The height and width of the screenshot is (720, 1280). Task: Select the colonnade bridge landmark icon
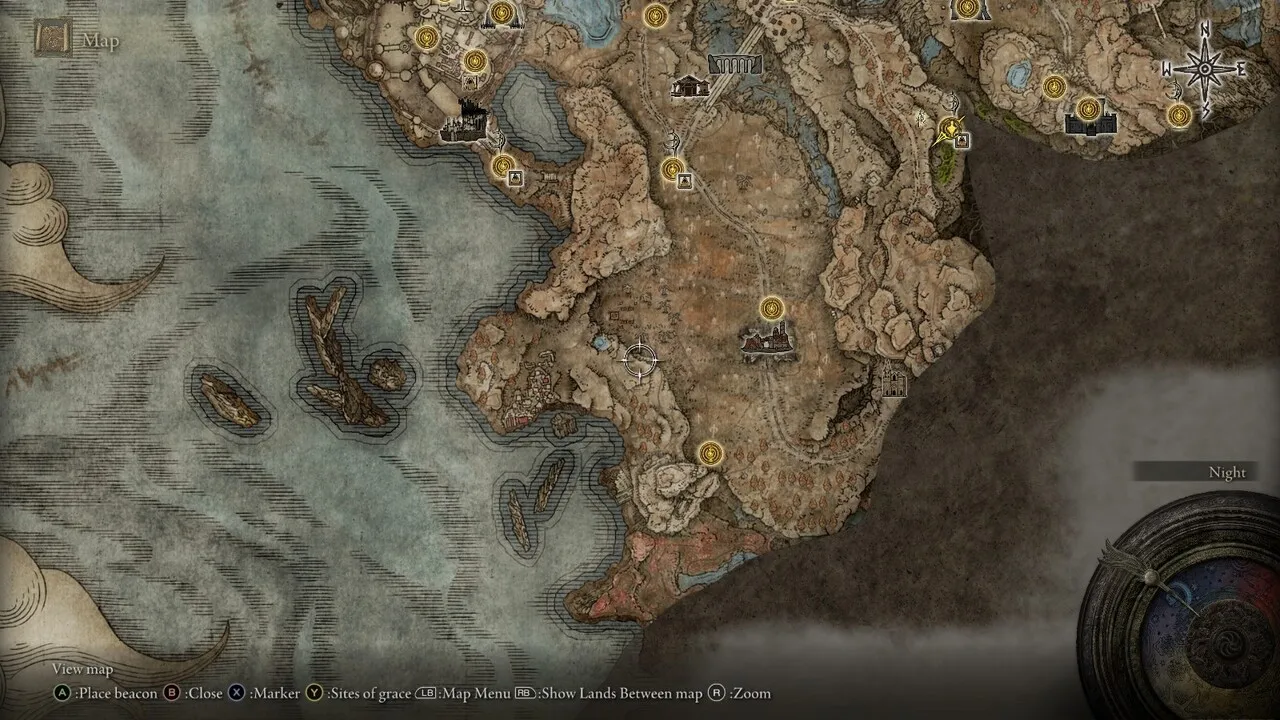pyautogui.click(x=735, y=66)
